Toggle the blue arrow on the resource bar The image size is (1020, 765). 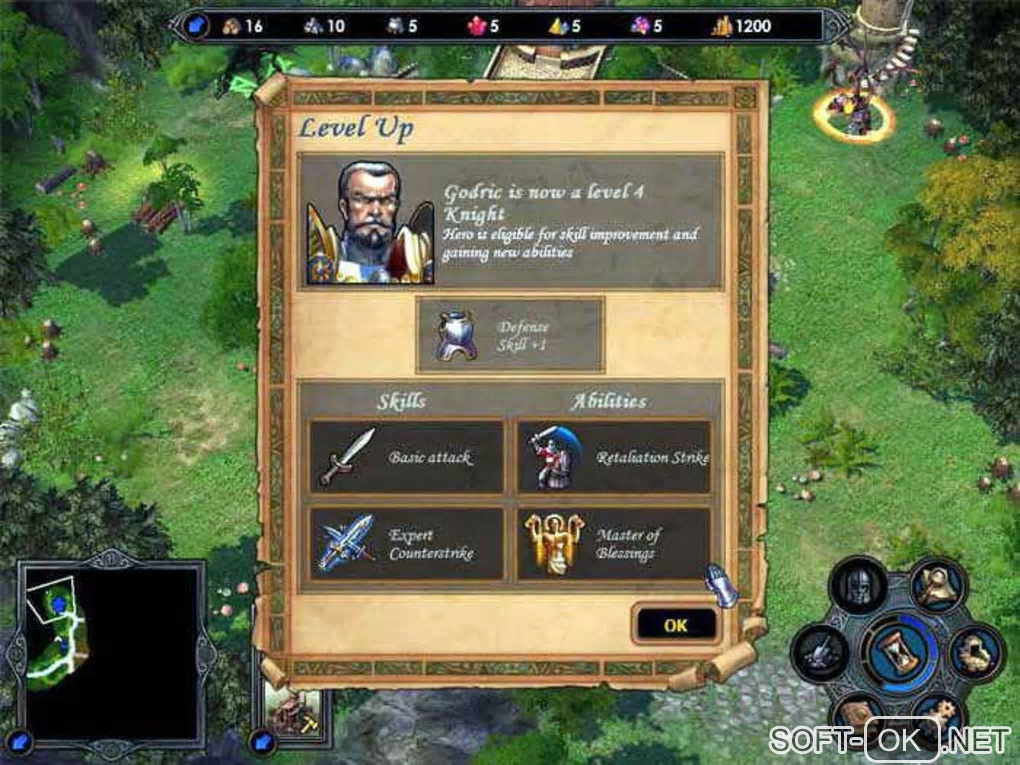click(198, 25)
